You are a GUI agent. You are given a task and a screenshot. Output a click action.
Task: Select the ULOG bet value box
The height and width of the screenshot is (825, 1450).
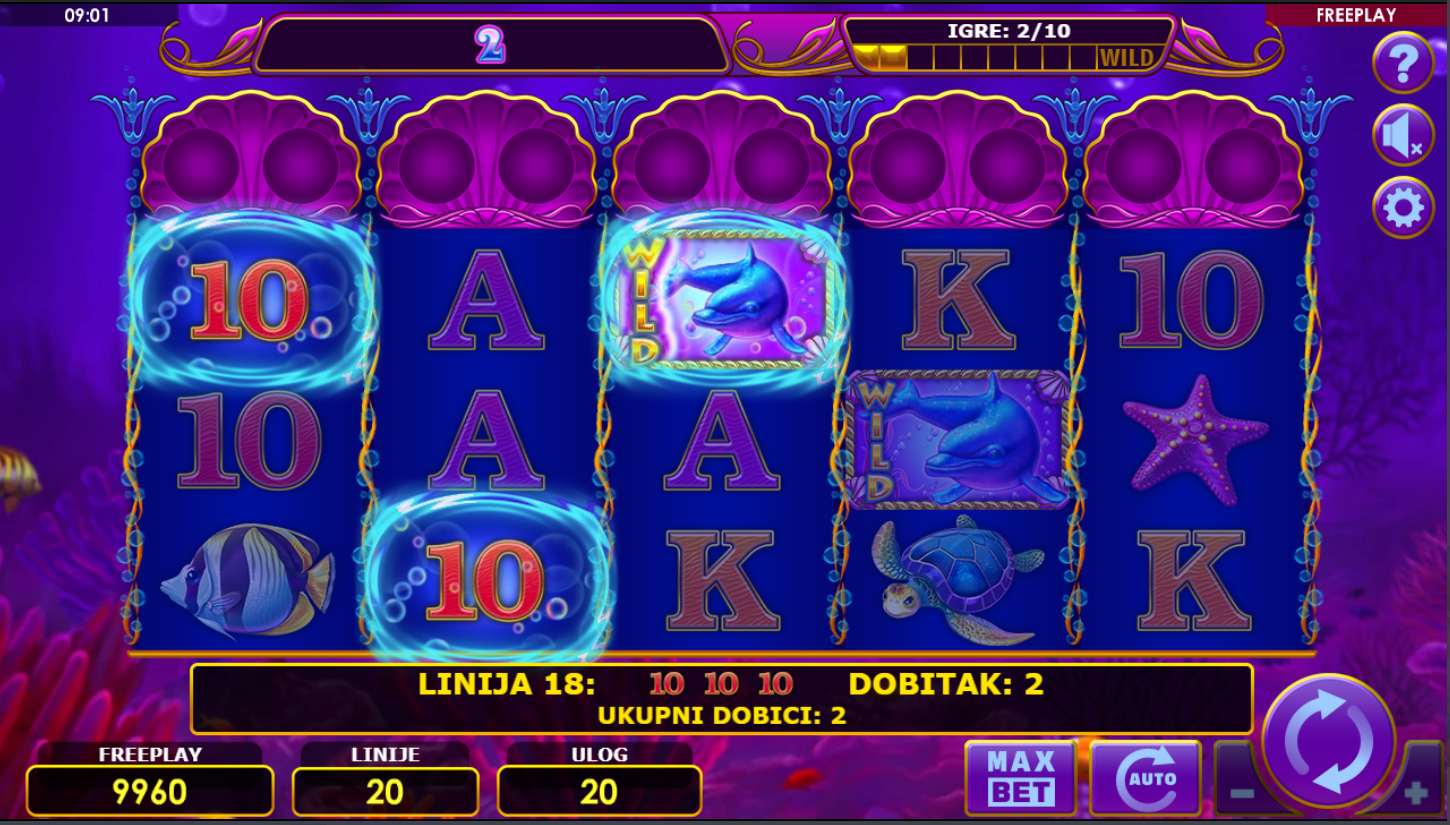tap(599, 791)
